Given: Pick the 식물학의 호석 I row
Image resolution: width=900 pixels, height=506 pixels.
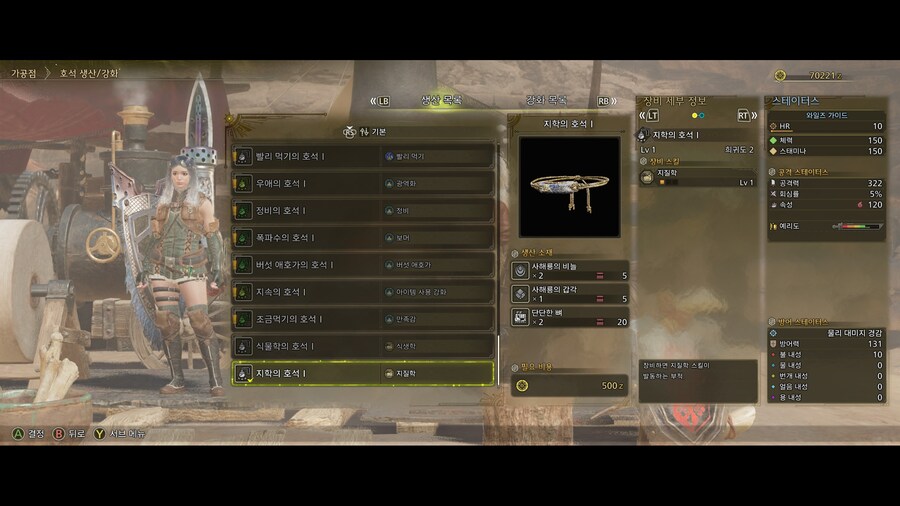Looking at the screenshot, I should (363, 346).
